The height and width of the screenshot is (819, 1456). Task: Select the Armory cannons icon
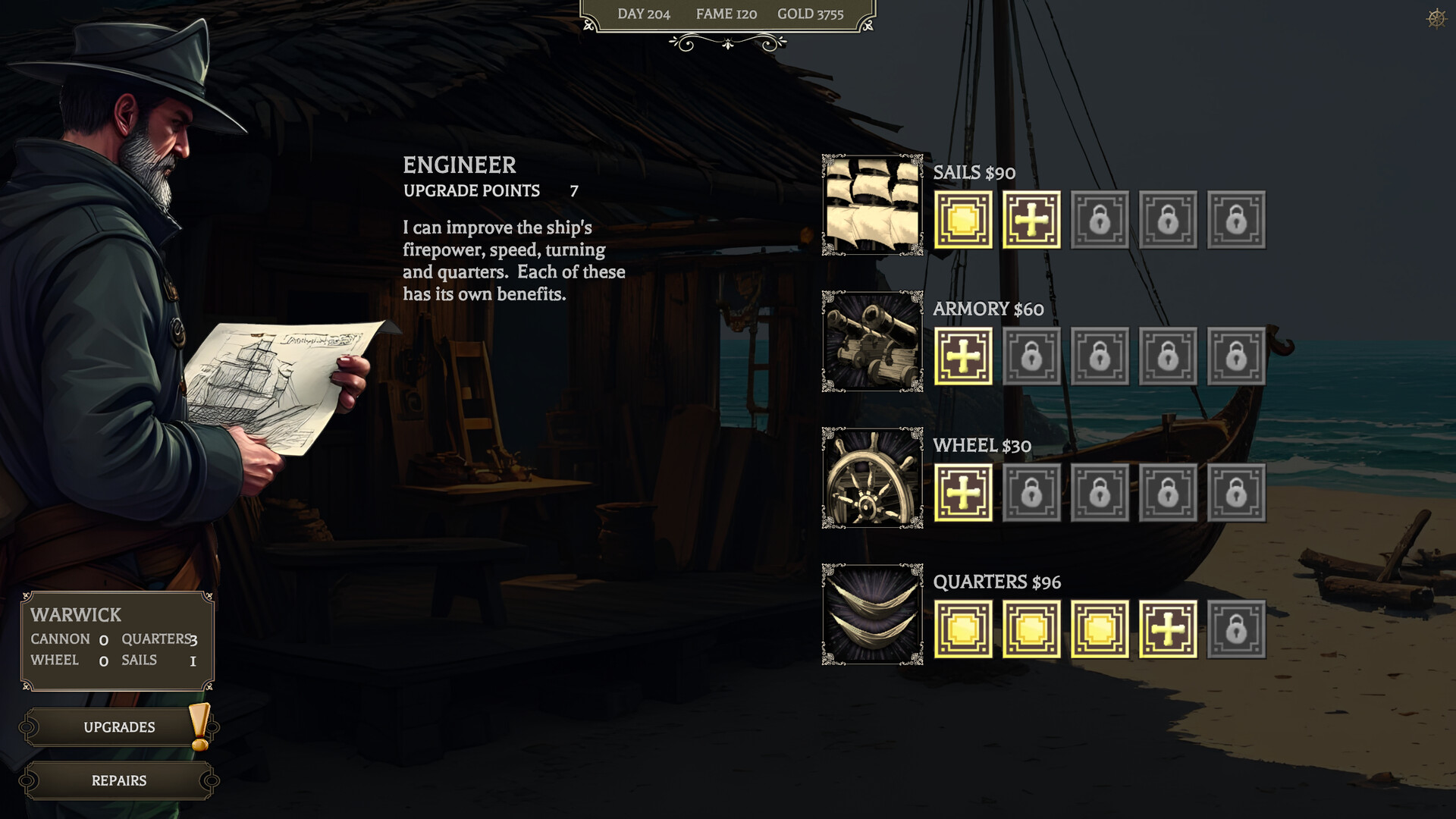(872, 341)
